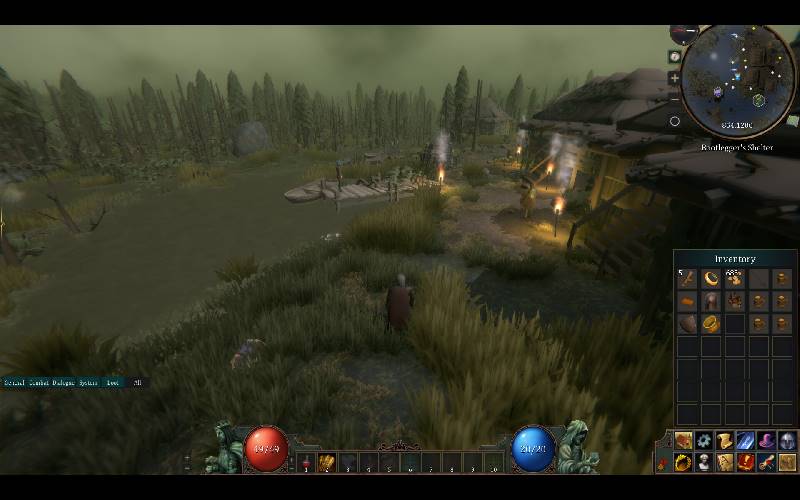
Task: Click the circle button below minimap zoom controls
Action: click(675, 121)
